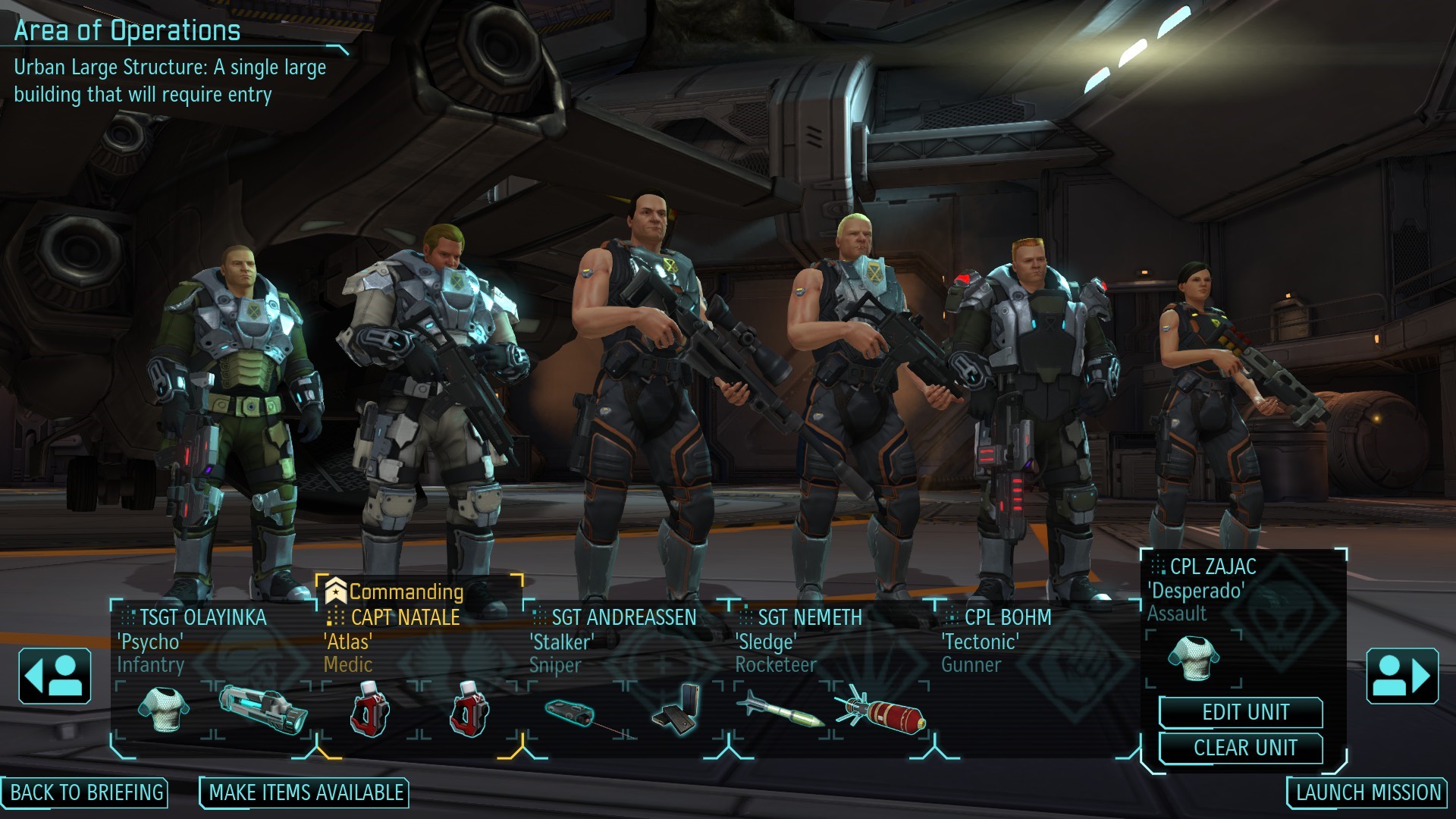This screenshot has height=819, width=1456.
Task: Go back to briefing
Action: pos(86,793)
